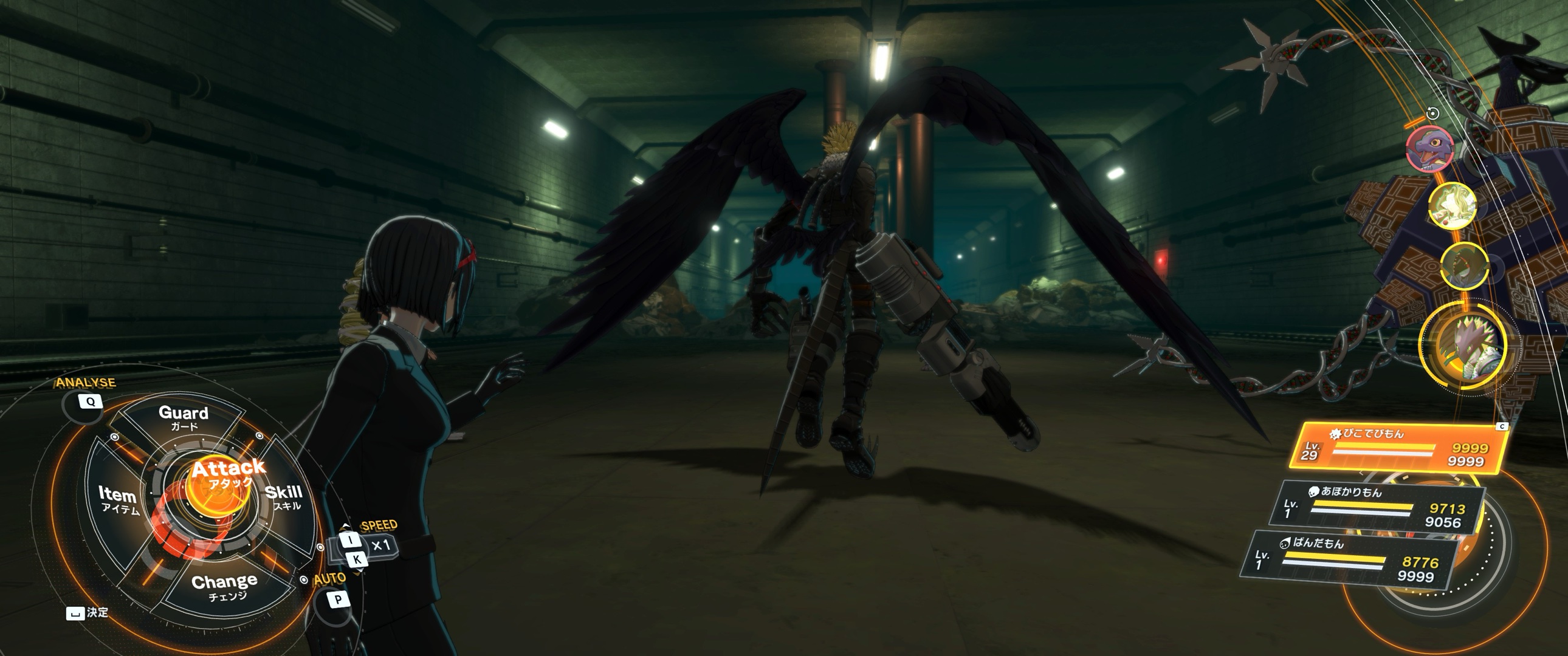
Task: Open the Item menu
Action: coord(118,500)
